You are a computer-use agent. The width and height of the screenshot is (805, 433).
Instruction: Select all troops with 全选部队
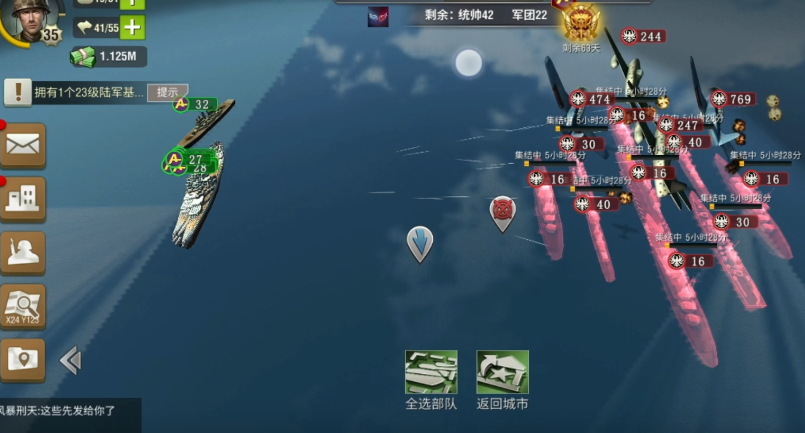point(431,373)
